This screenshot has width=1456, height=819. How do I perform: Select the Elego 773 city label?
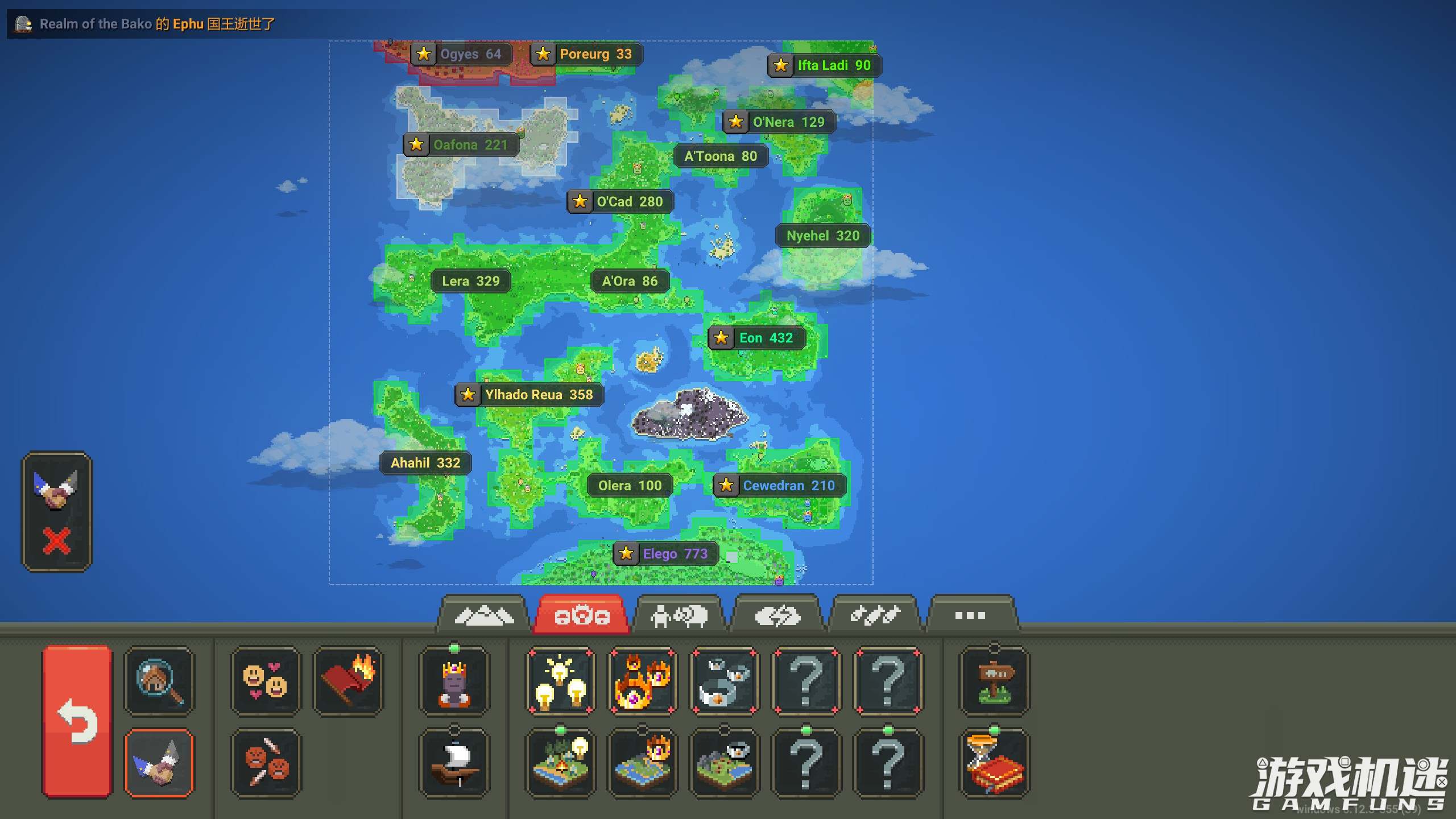click(666, 553)
